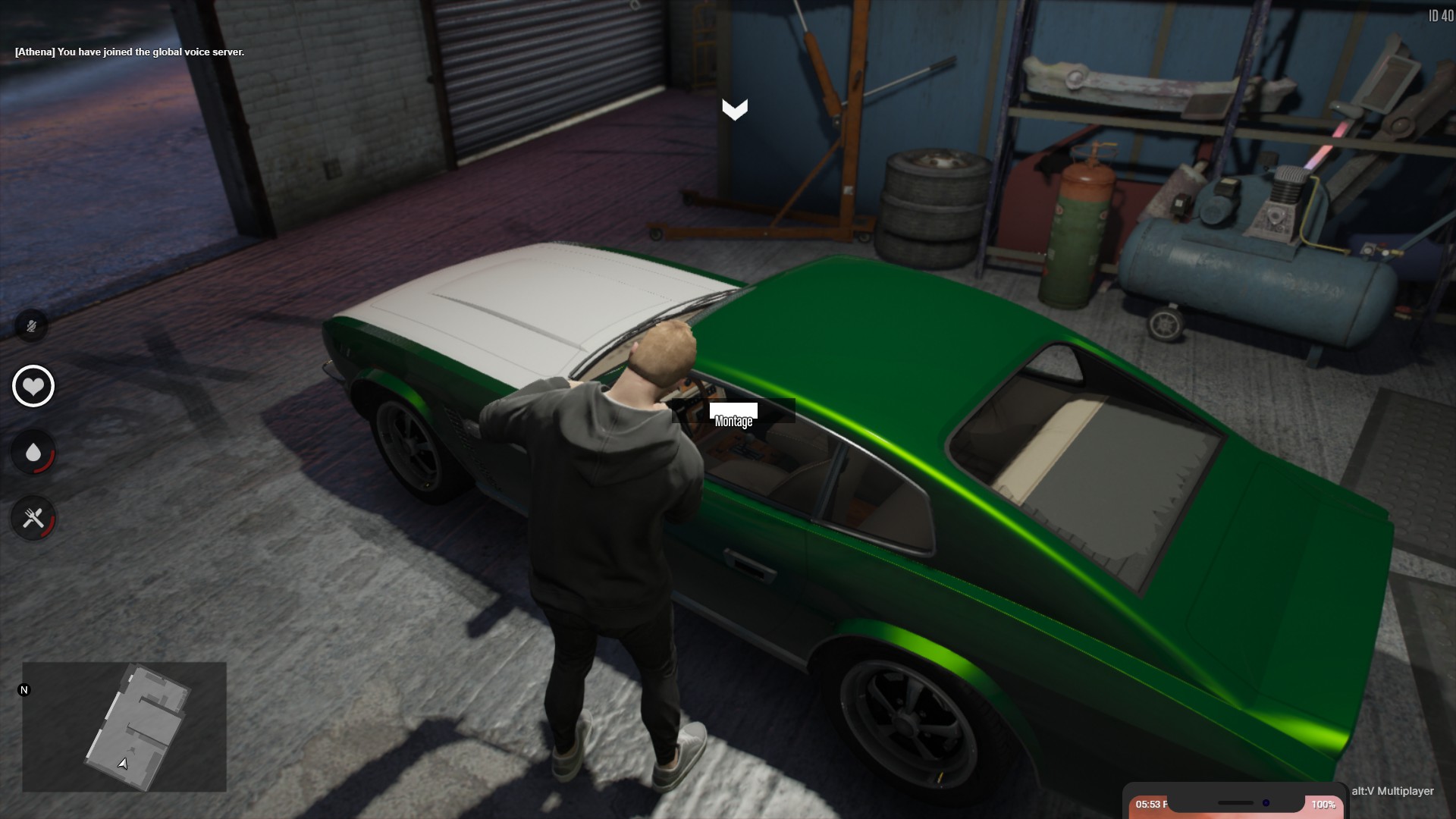The height and width of the screenshot is (819, 1456).
Task: Click the heart health icon
Action: click(33, 386)
